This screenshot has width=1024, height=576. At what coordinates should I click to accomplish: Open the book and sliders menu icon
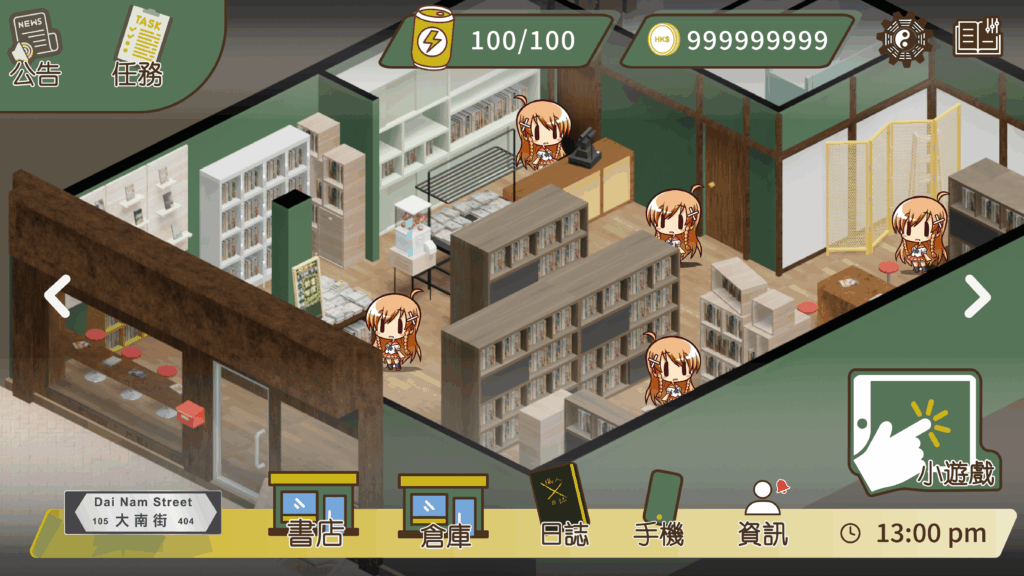coord(977,39)
